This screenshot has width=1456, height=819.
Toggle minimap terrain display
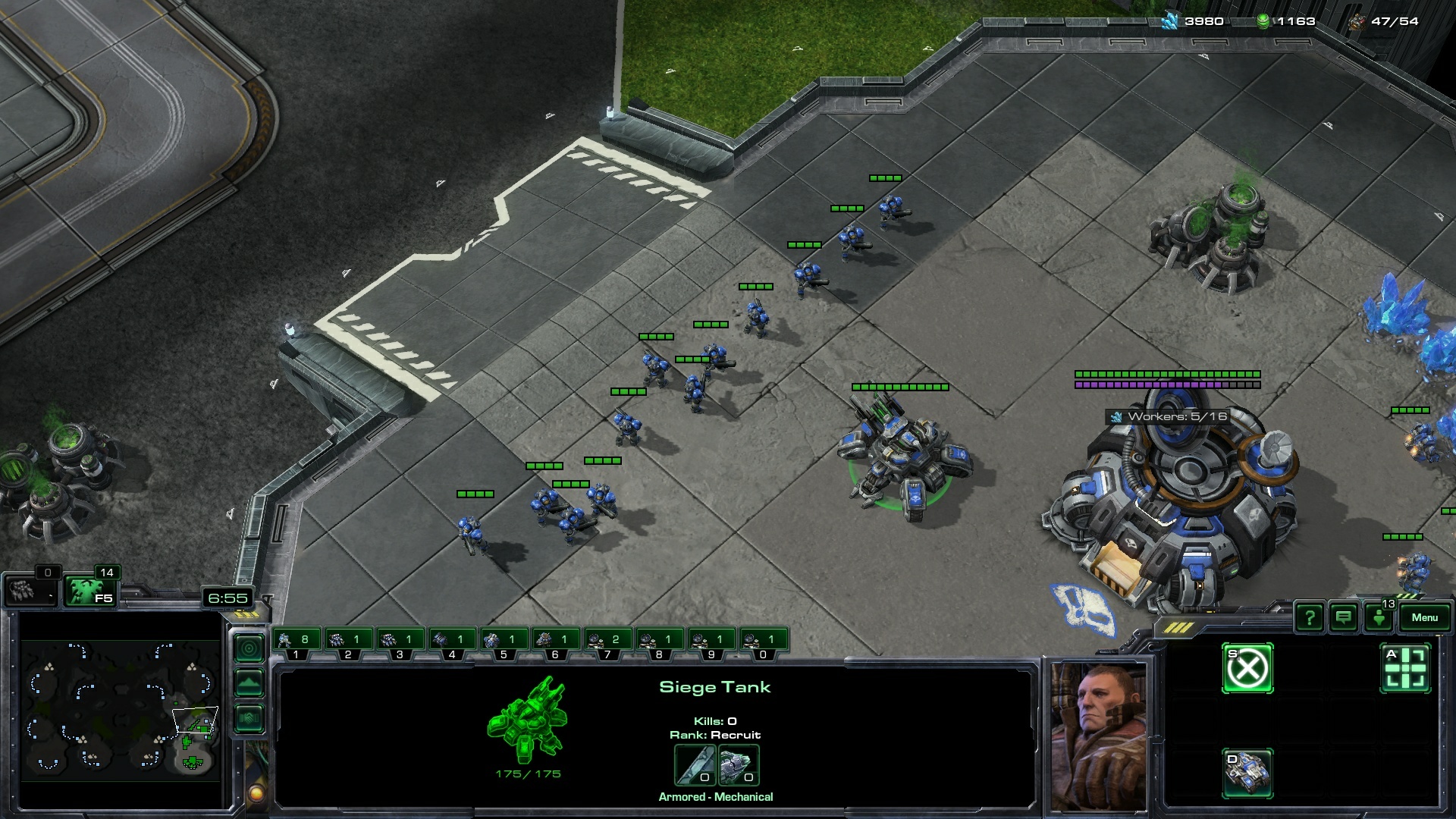click(249, 683)
